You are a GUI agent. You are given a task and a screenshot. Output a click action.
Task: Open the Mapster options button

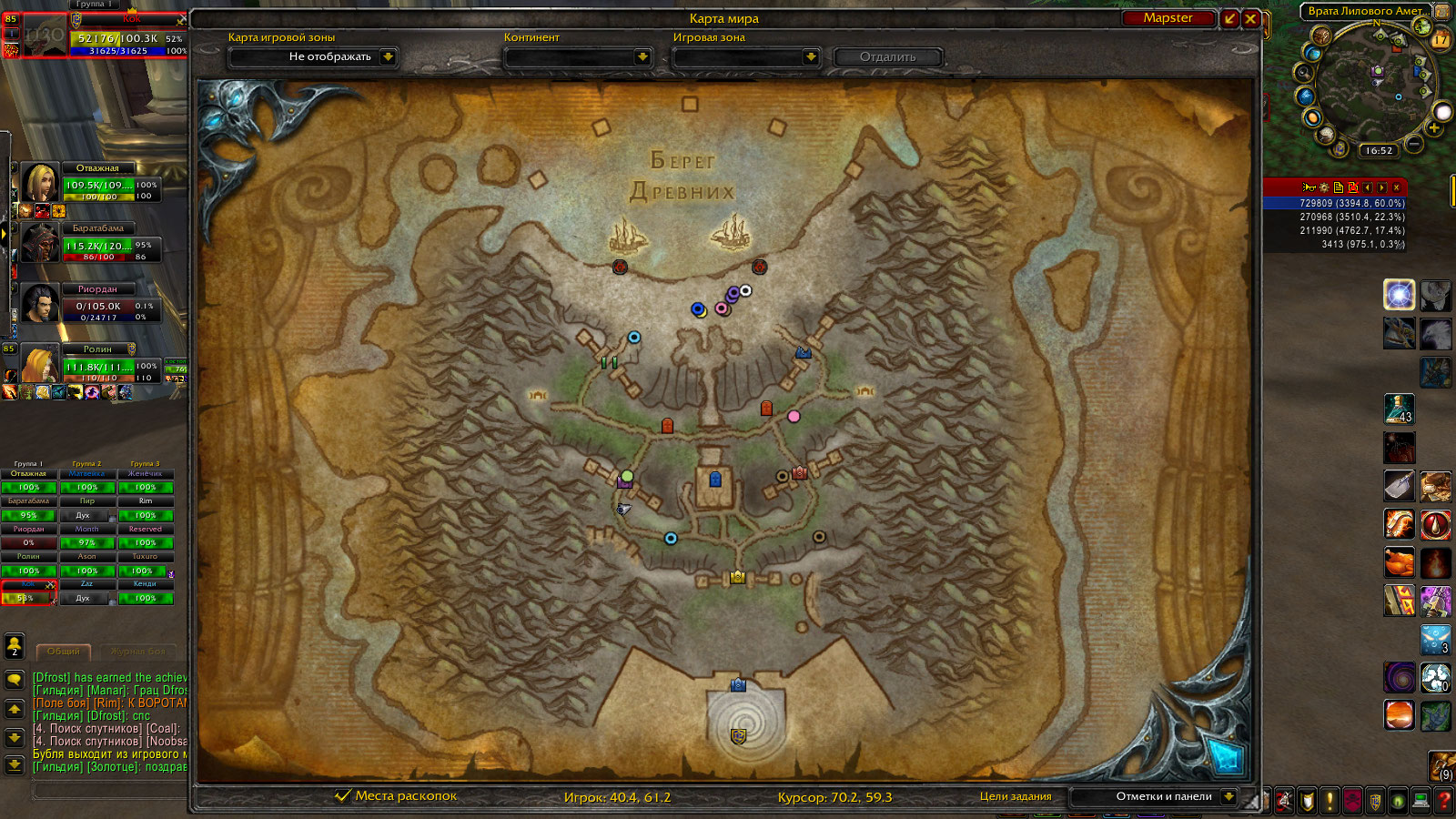pyautogui.click(x=1168, y=18)
